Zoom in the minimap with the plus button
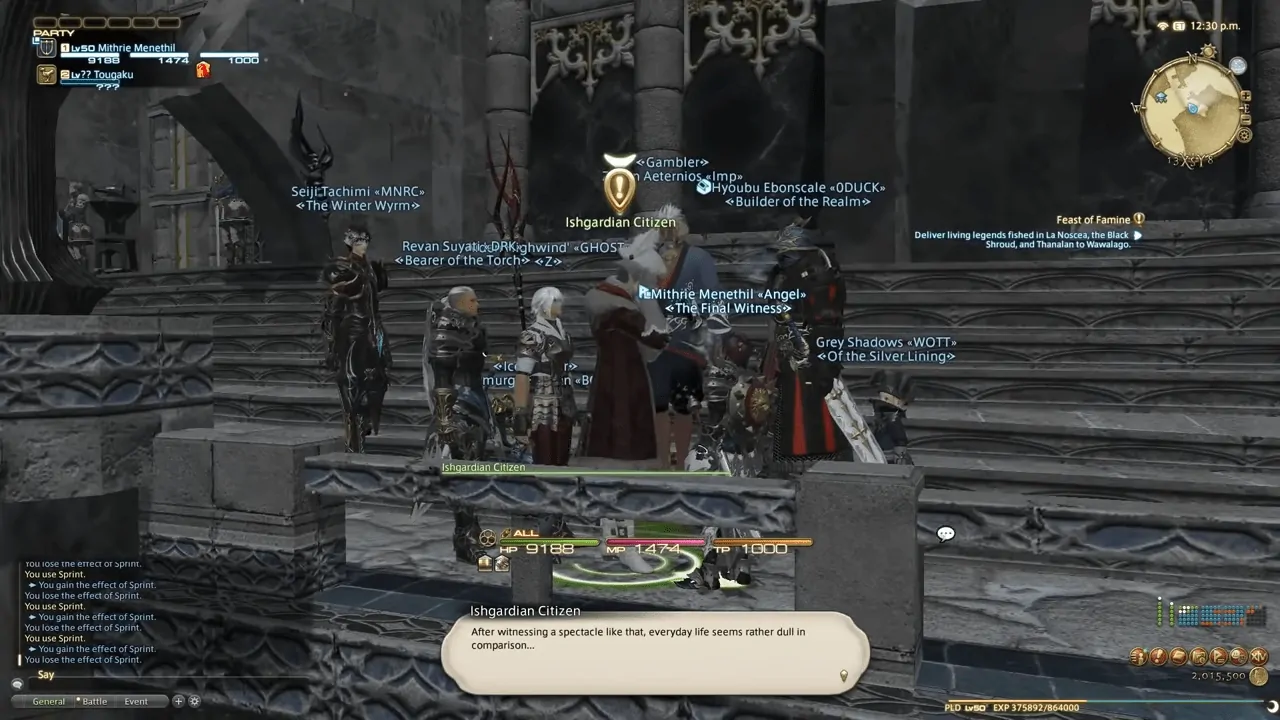The height and width of the screenshot is (720, 1280). pyautogui.click(x=1247, y=97)
